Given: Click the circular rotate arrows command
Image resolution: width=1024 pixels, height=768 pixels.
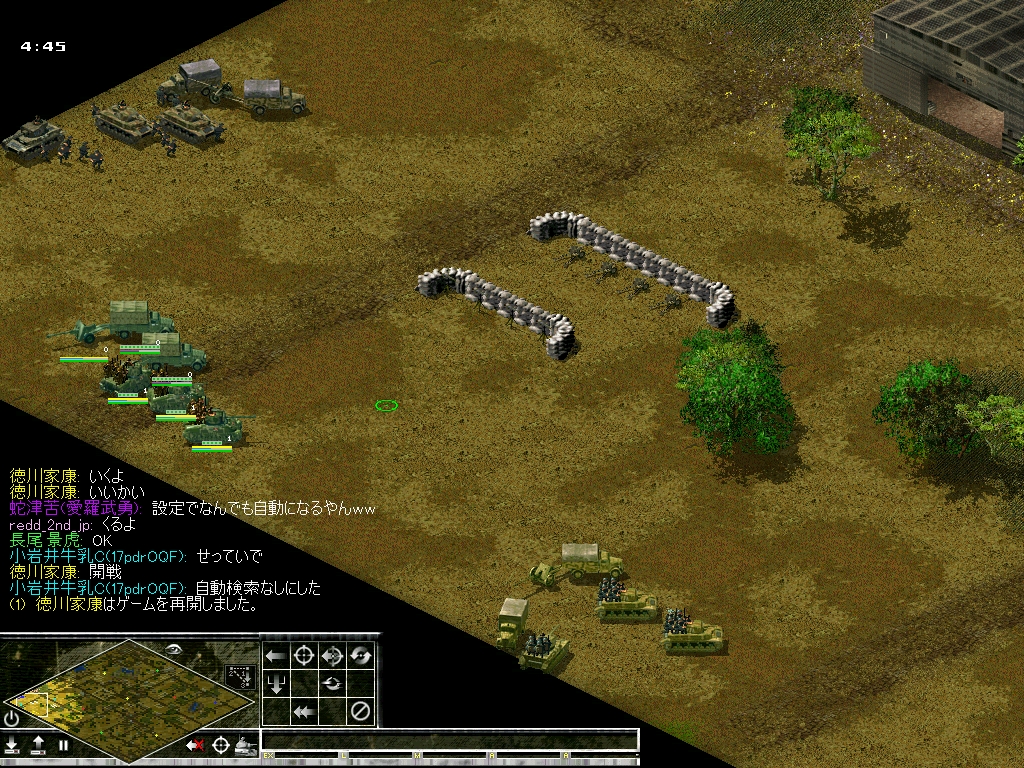Looking at the screenshot, I should pyautogui.click(x=361, y=656).
